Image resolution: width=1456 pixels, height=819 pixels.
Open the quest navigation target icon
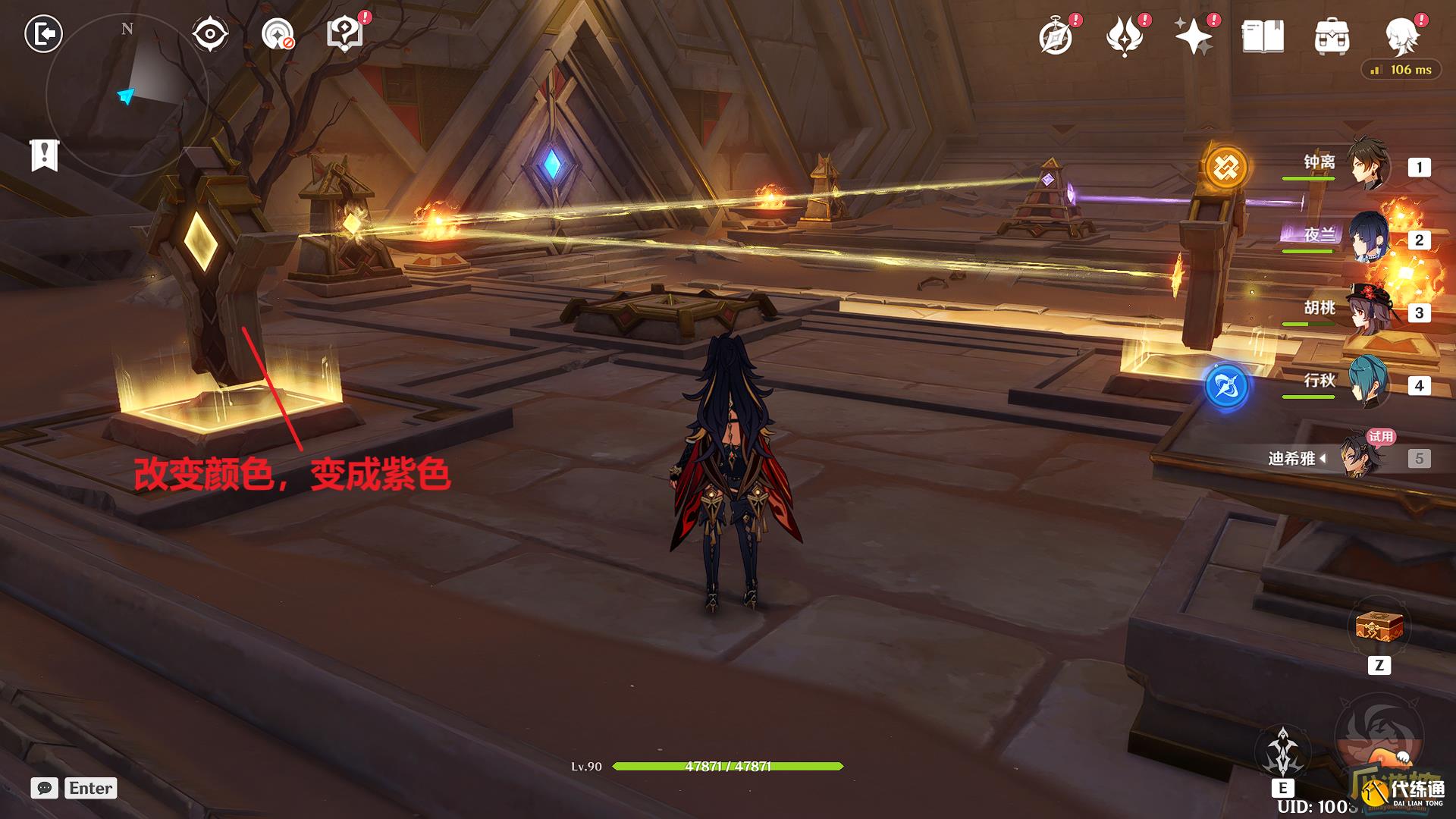point(278,34)
